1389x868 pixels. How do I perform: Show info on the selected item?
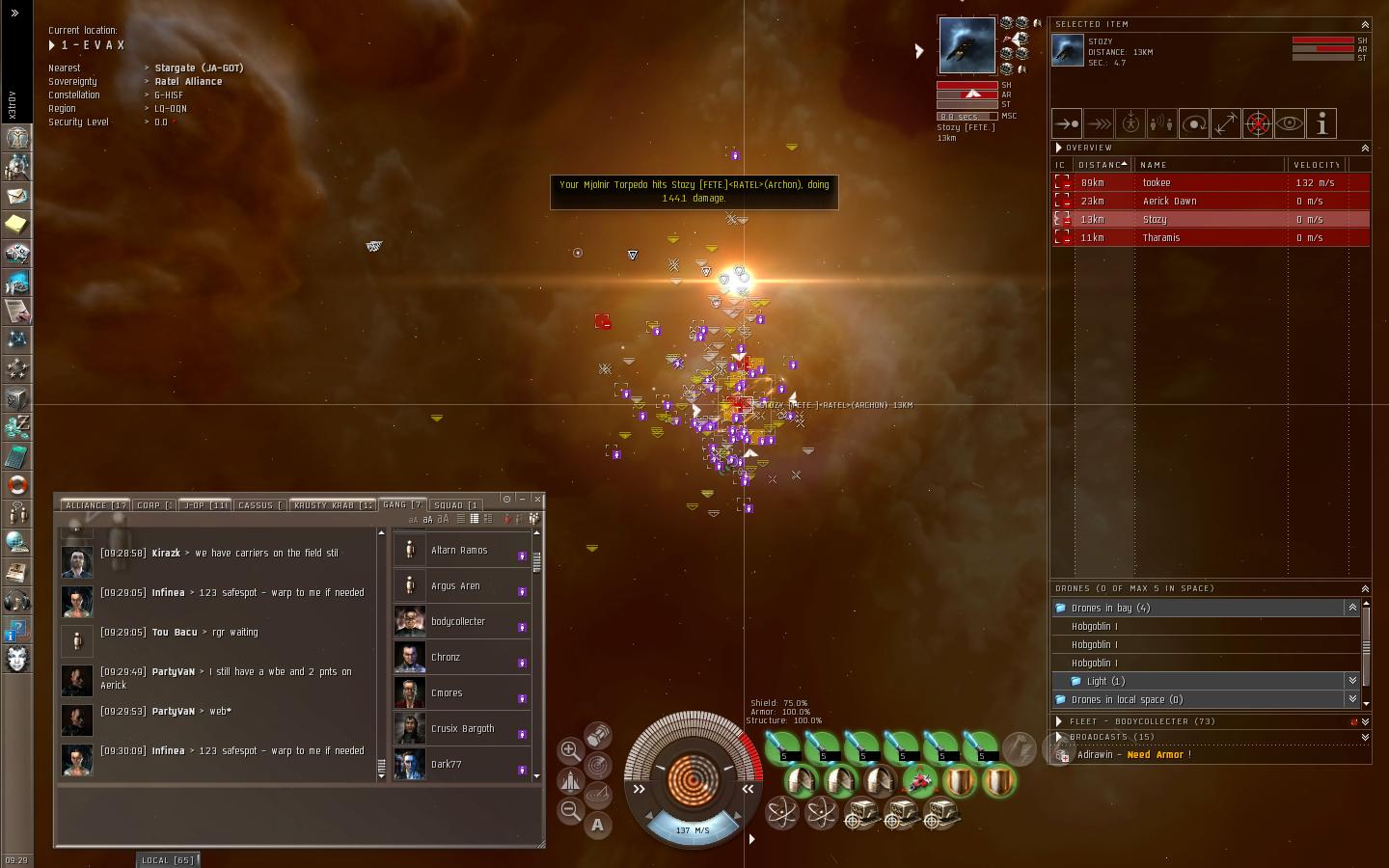tap(1321, 123)
